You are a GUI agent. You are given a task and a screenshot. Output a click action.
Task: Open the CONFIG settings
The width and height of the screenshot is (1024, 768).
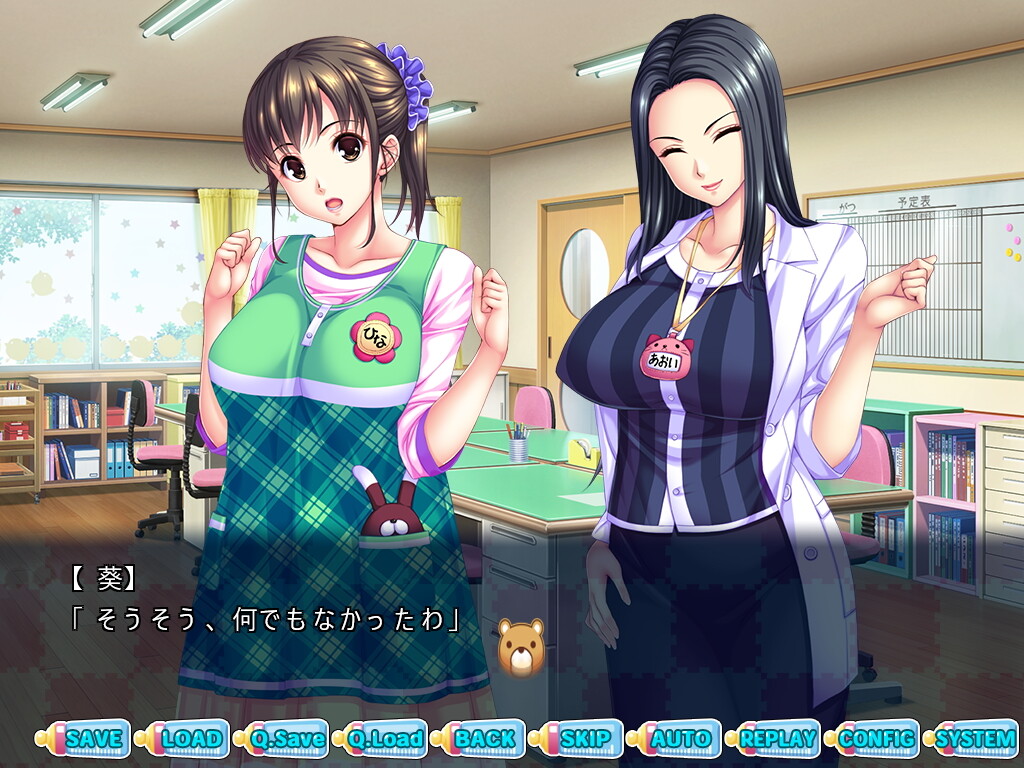(878, 739)
